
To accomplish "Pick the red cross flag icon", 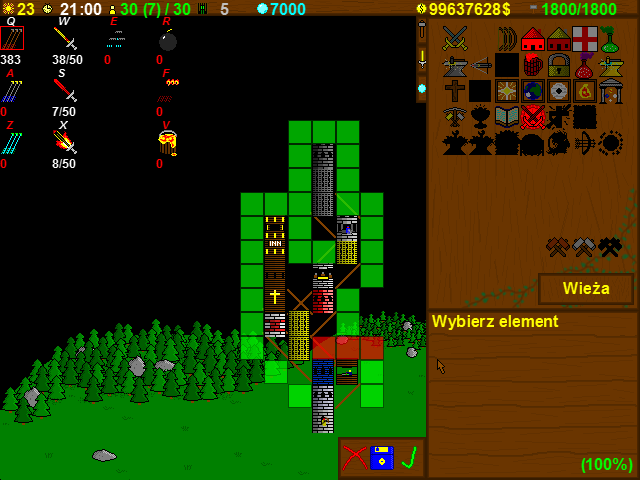I will pos(585,39).
